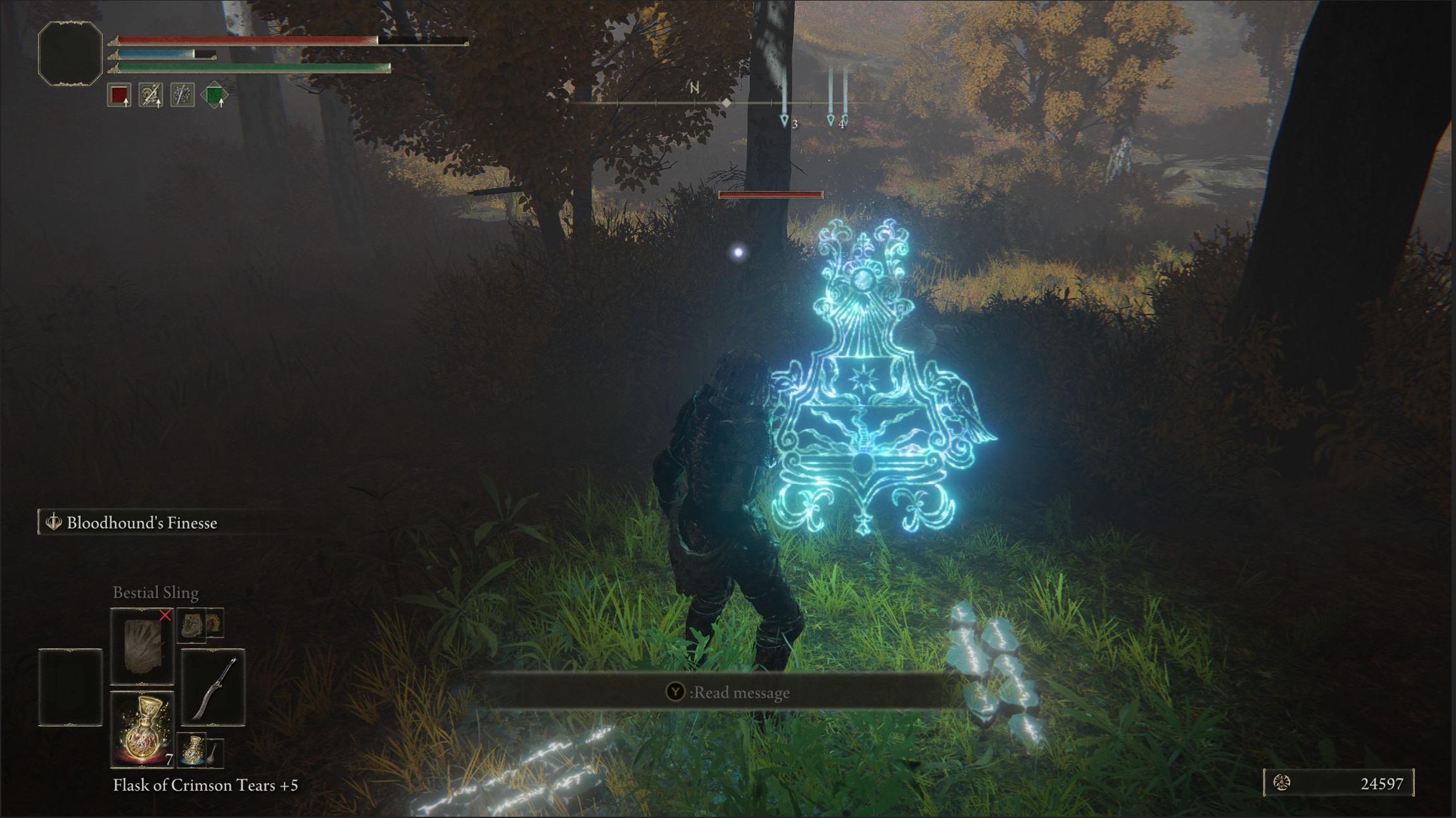Inspect the red square buff icon
The image size is (1456, 818).
[x=119, y=95]
